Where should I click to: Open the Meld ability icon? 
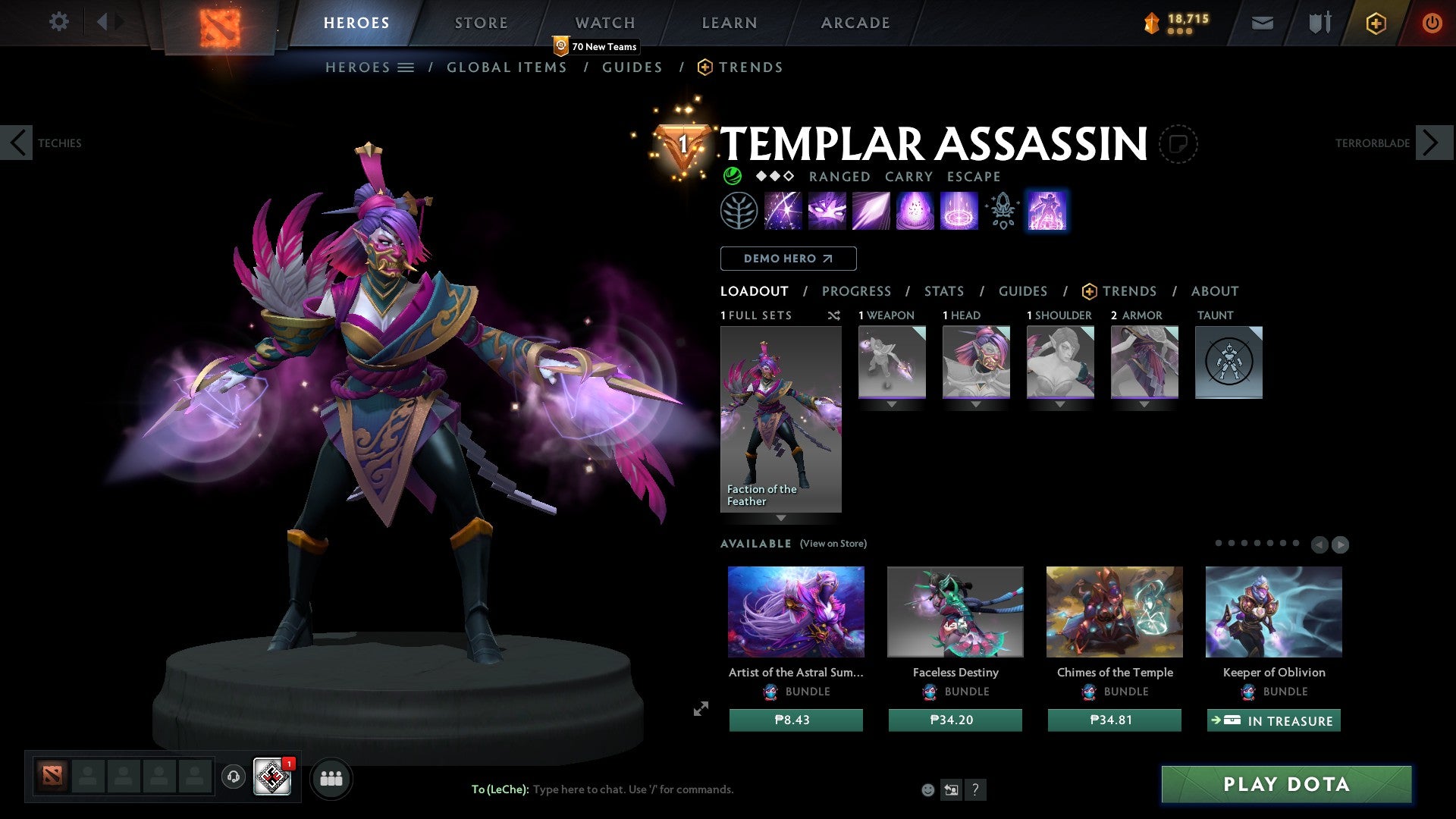[x=827, y=210]
